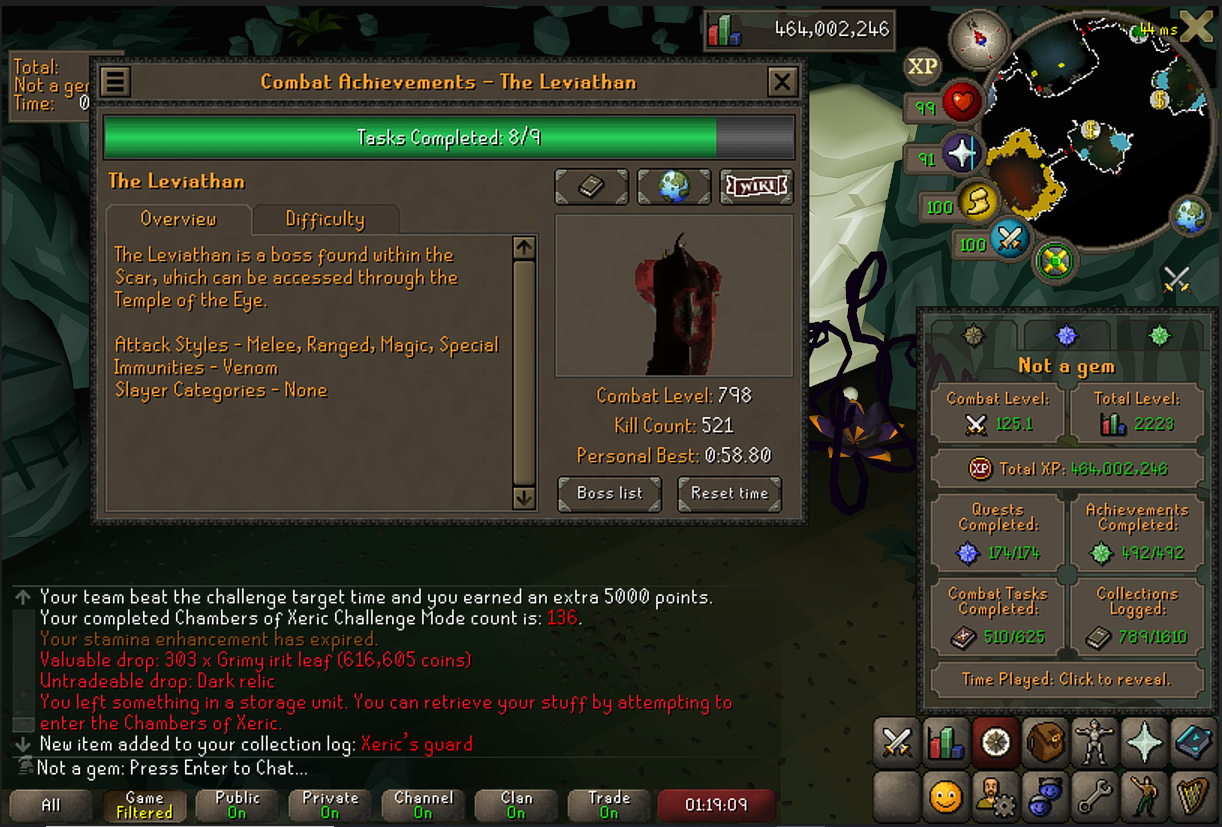Open the music player harp tab
The image size is (1222, 827).
[x=1192, y=796]
